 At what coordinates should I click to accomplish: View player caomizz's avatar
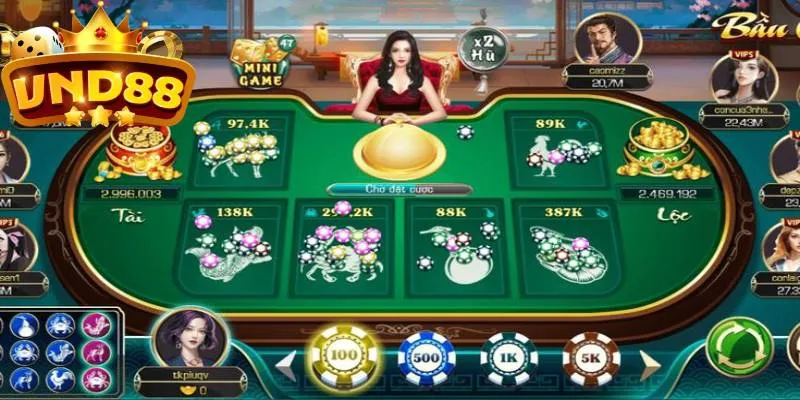[607, 40]
